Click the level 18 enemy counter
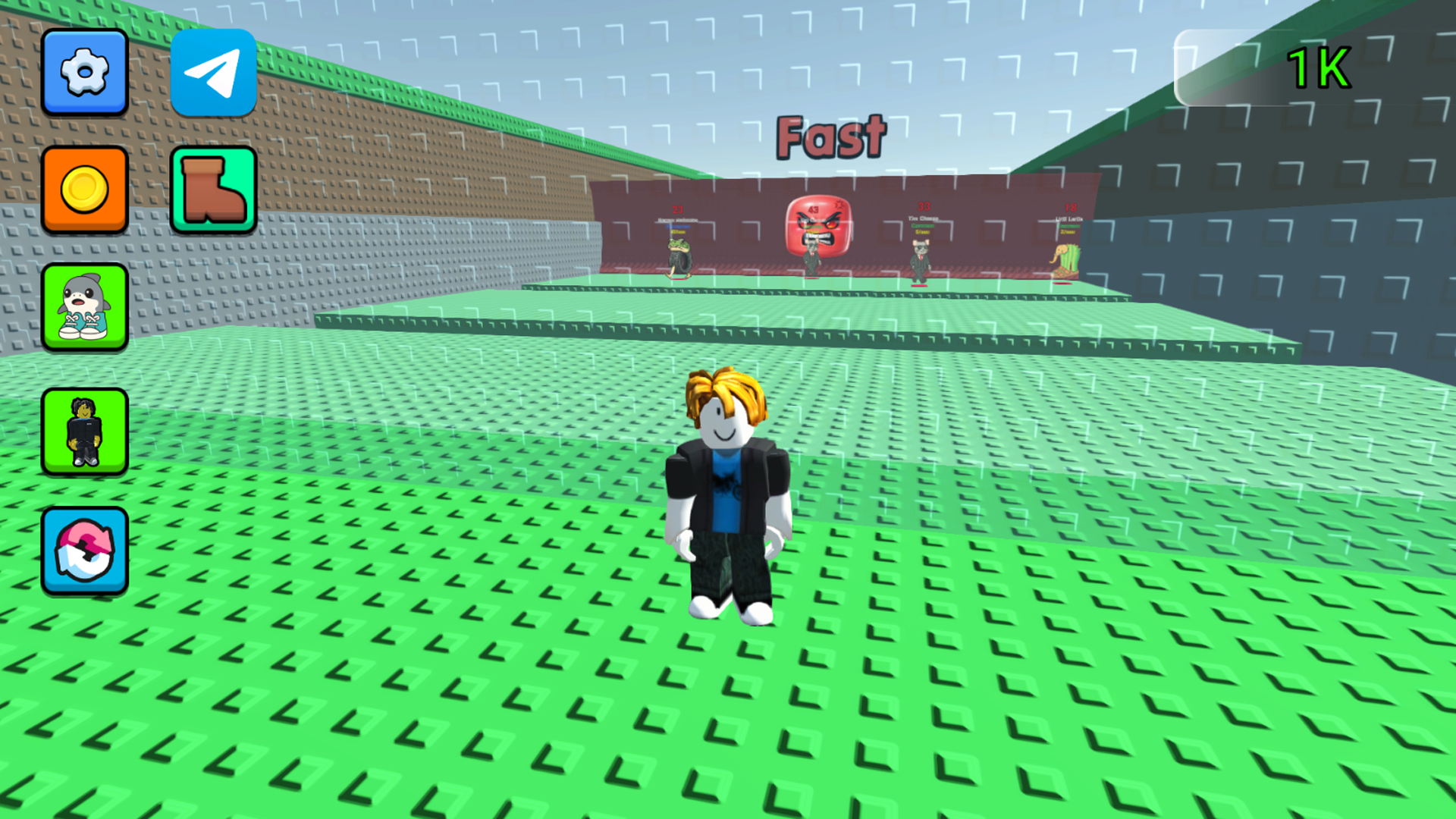This screenshot has height=819, width=1456. 1071,207
